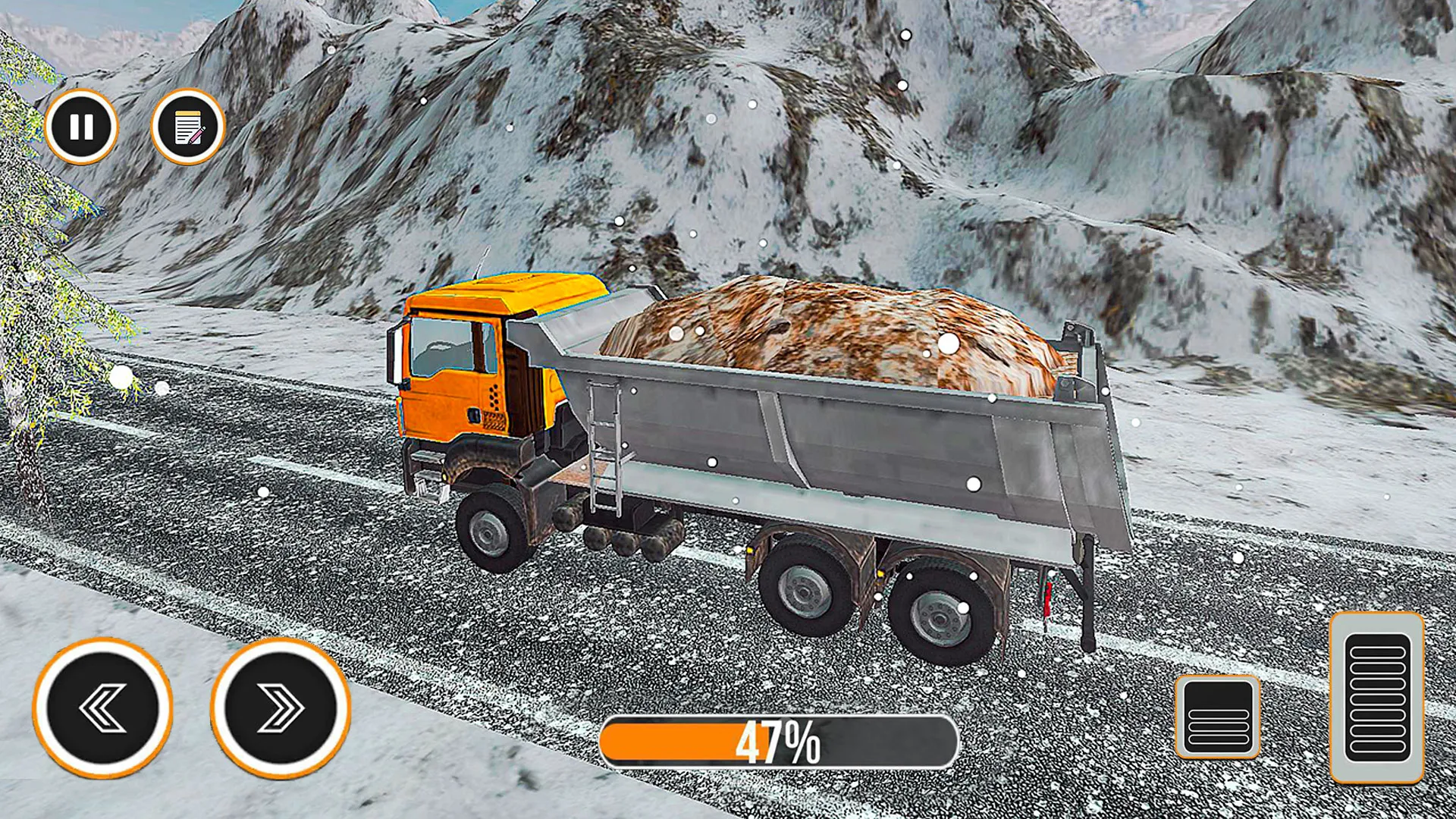
Task: Tap the tall accelerator pedal
Action: 1377,698
